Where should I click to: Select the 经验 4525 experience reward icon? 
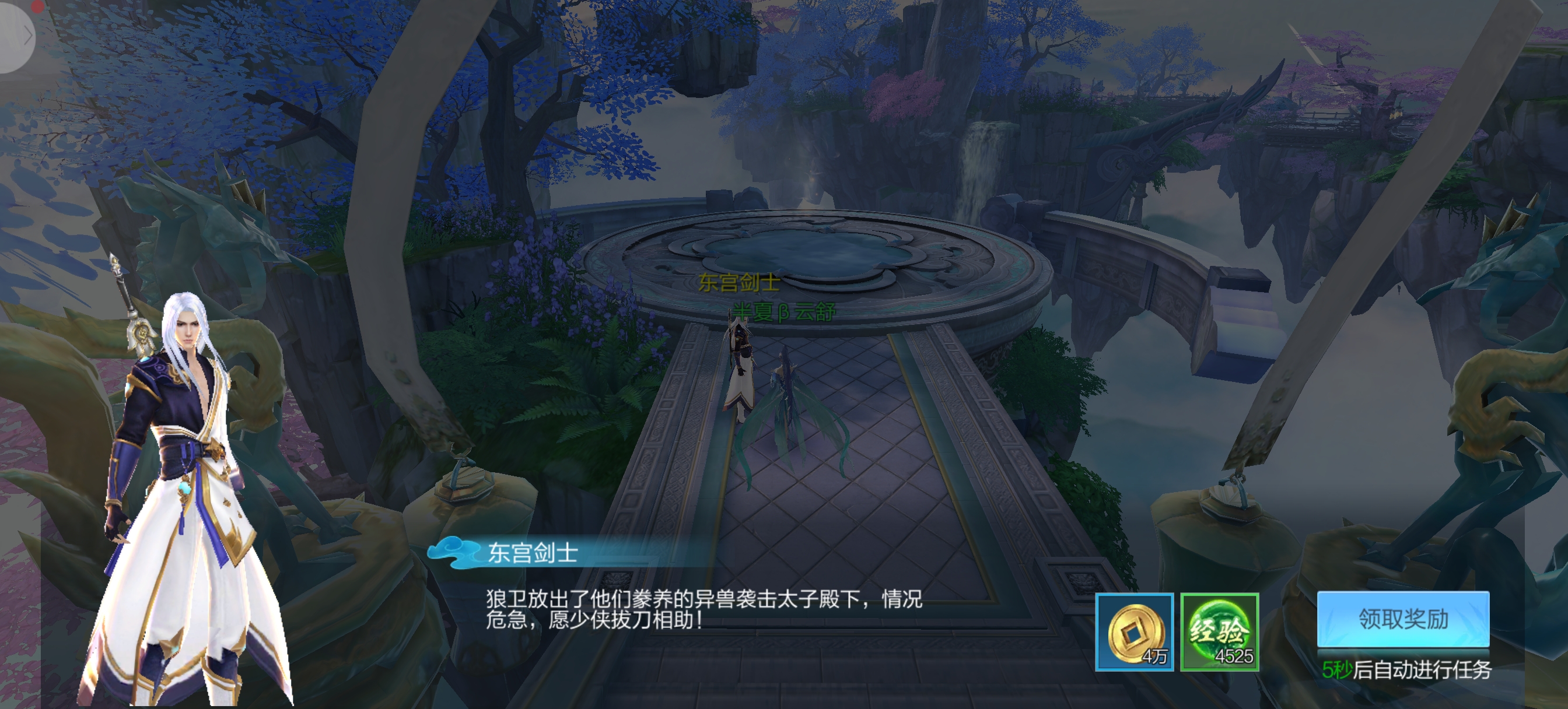(x=1219, y=631)
